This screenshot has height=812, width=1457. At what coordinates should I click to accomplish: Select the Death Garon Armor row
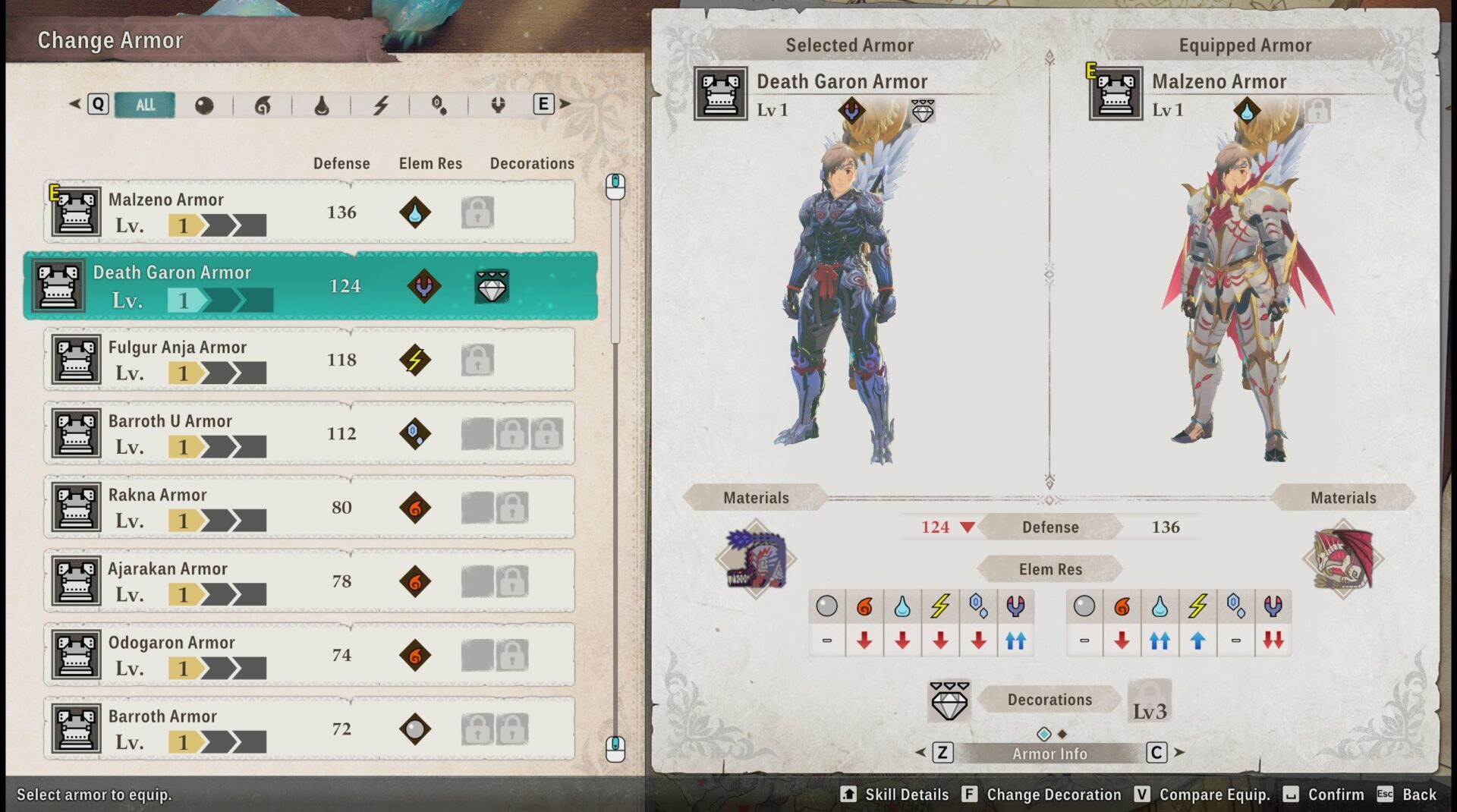click(x=310, y=286)
